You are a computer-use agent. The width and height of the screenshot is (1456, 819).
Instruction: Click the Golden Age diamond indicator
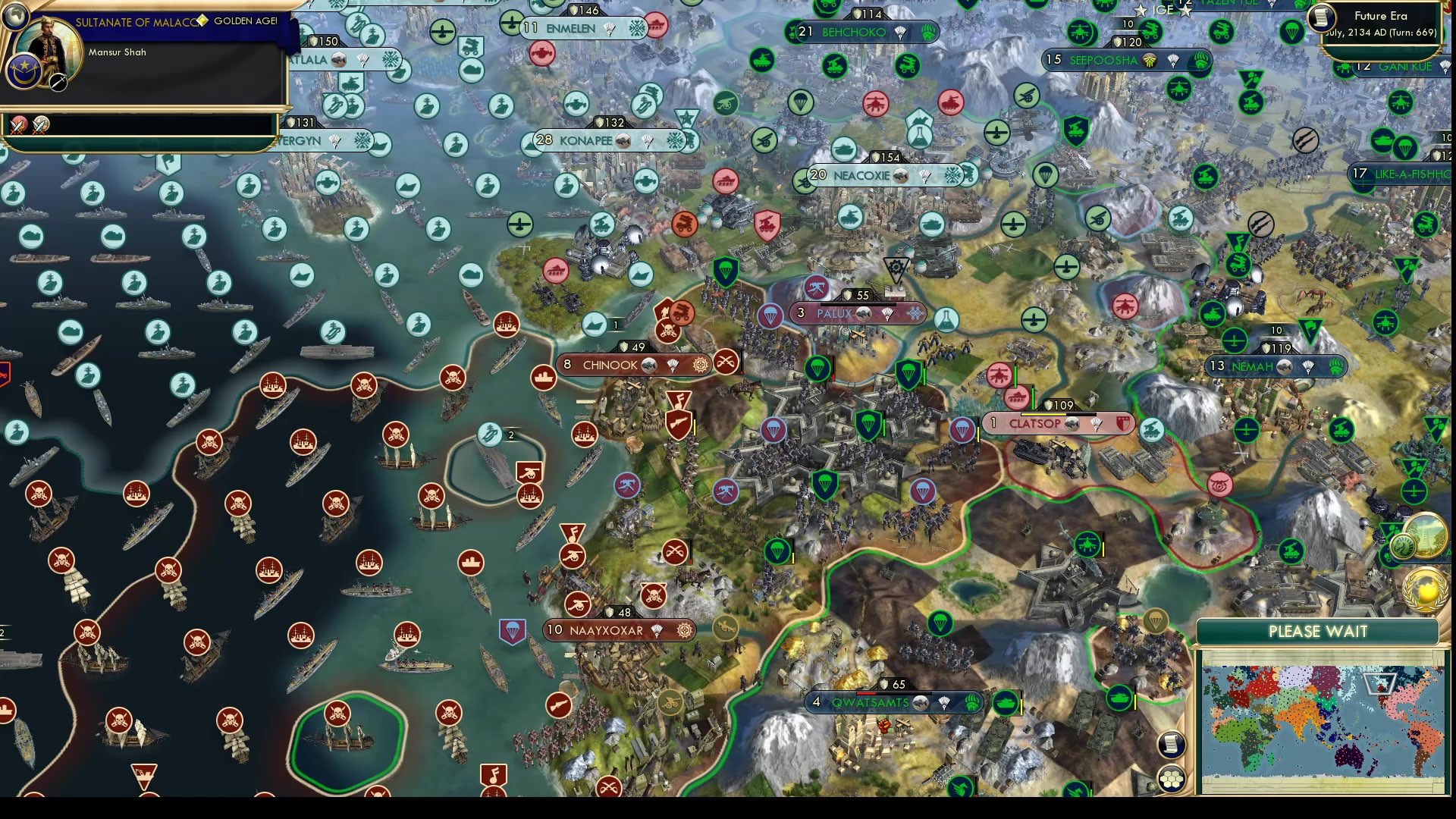(x=202, y=22)
